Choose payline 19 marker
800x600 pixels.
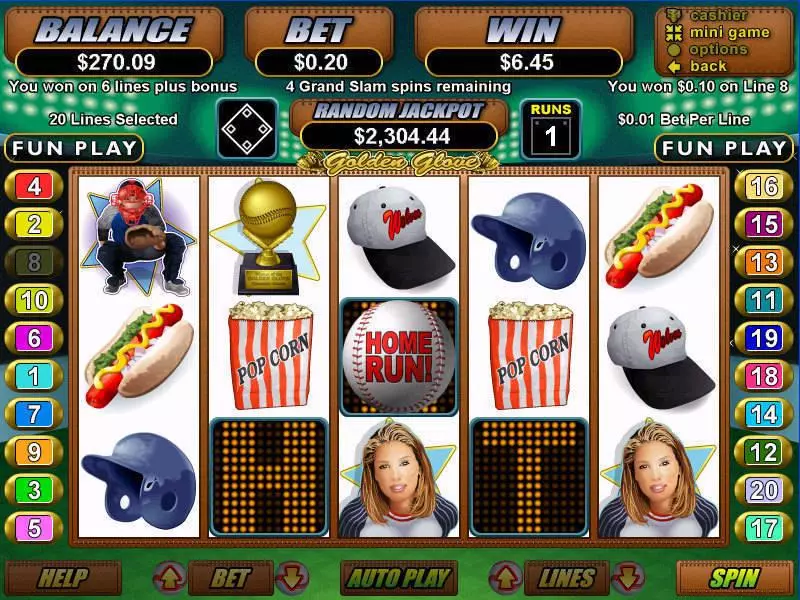[x=764, y=338]
